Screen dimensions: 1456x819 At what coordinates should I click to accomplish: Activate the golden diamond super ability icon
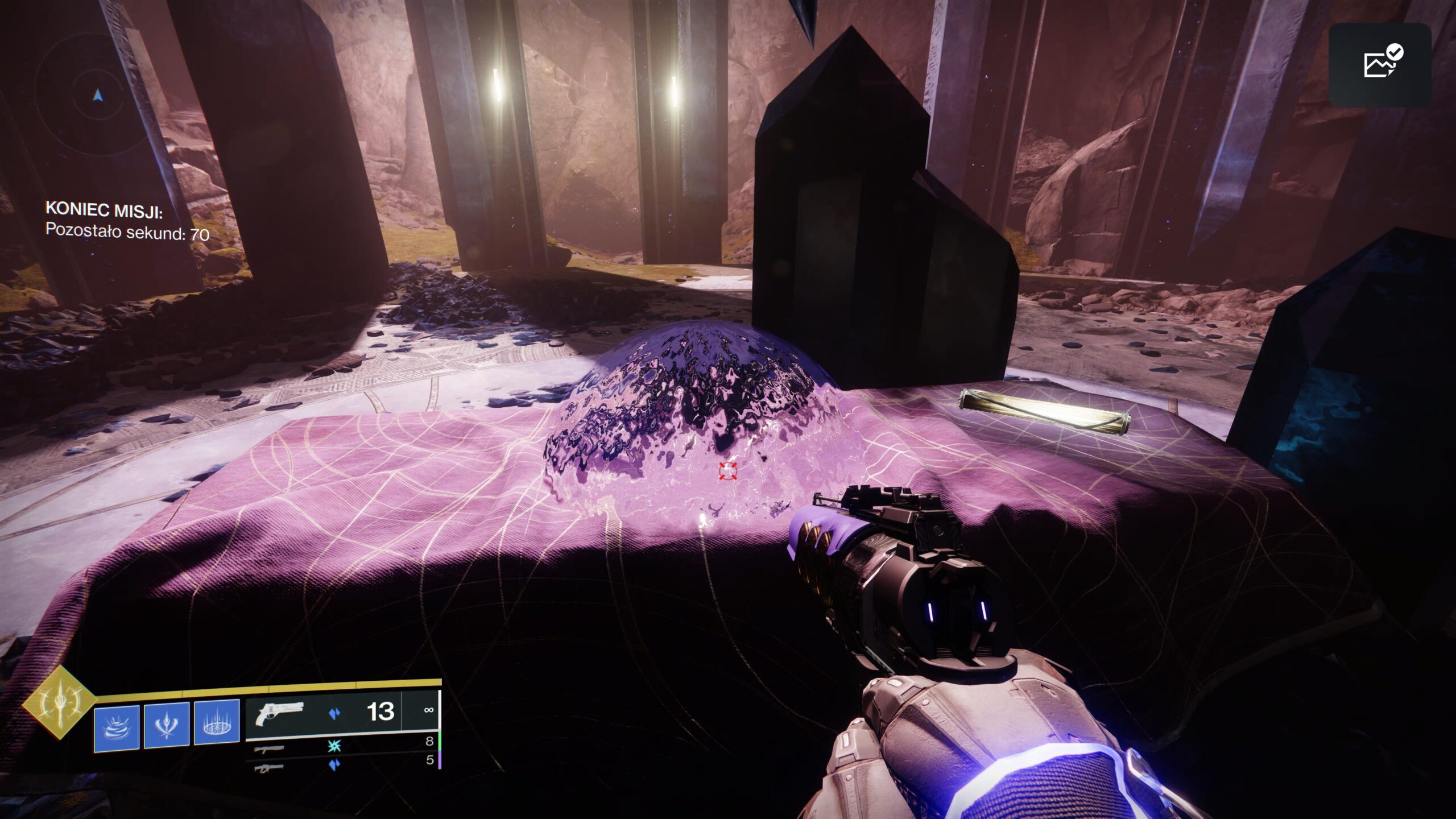(59, 702)
